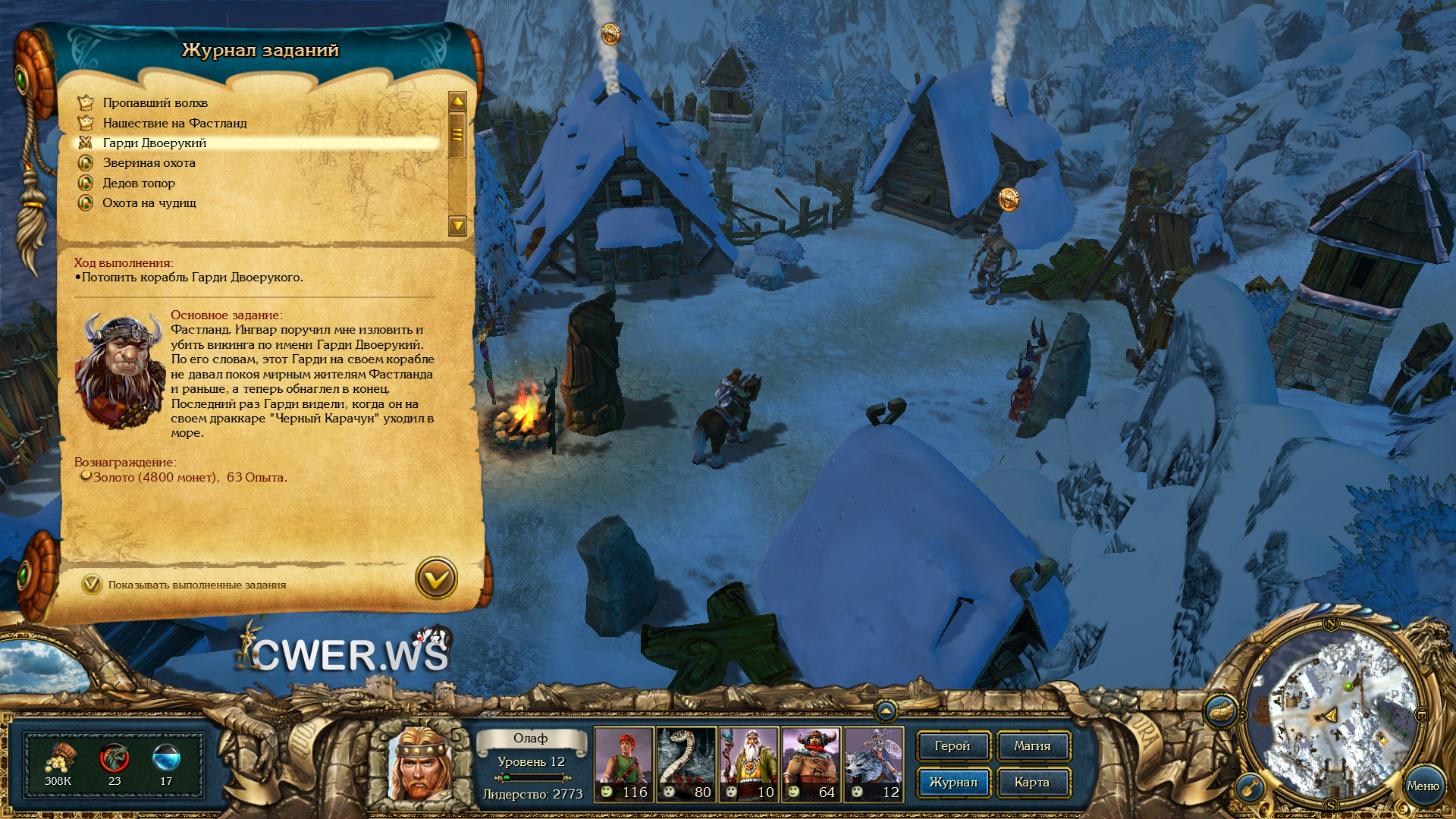Click the quest list scroll-down arrow

(x=457, y=225)
